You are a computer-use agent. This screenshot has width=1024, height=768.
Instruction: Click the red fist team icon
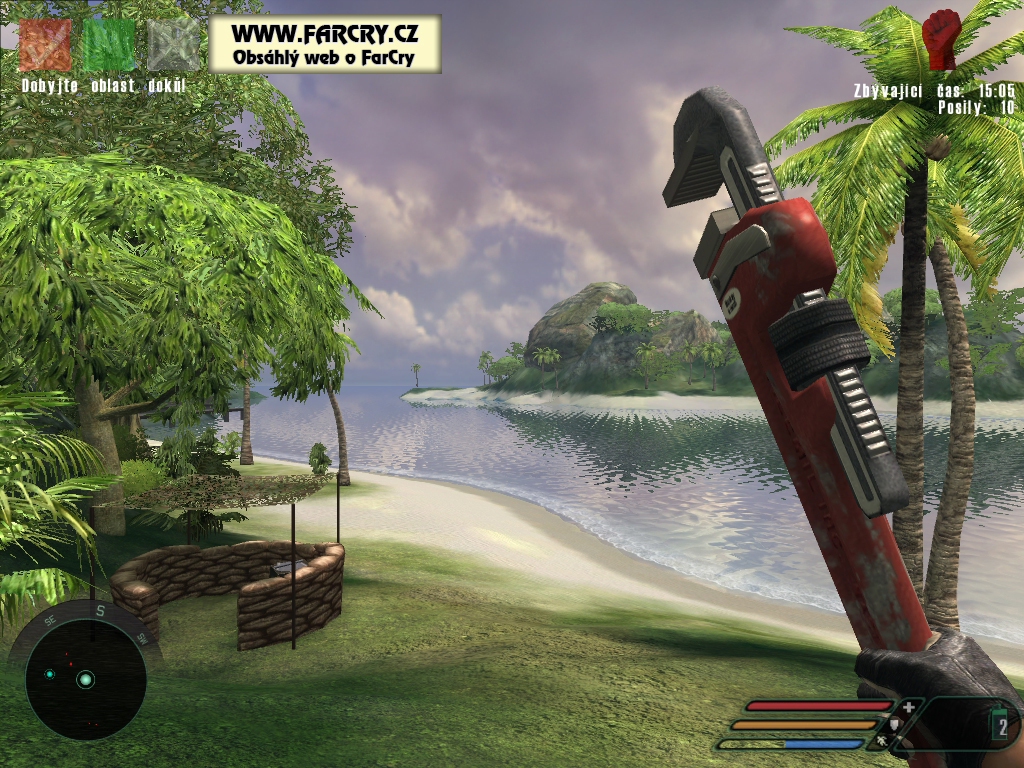pos(940,39)
